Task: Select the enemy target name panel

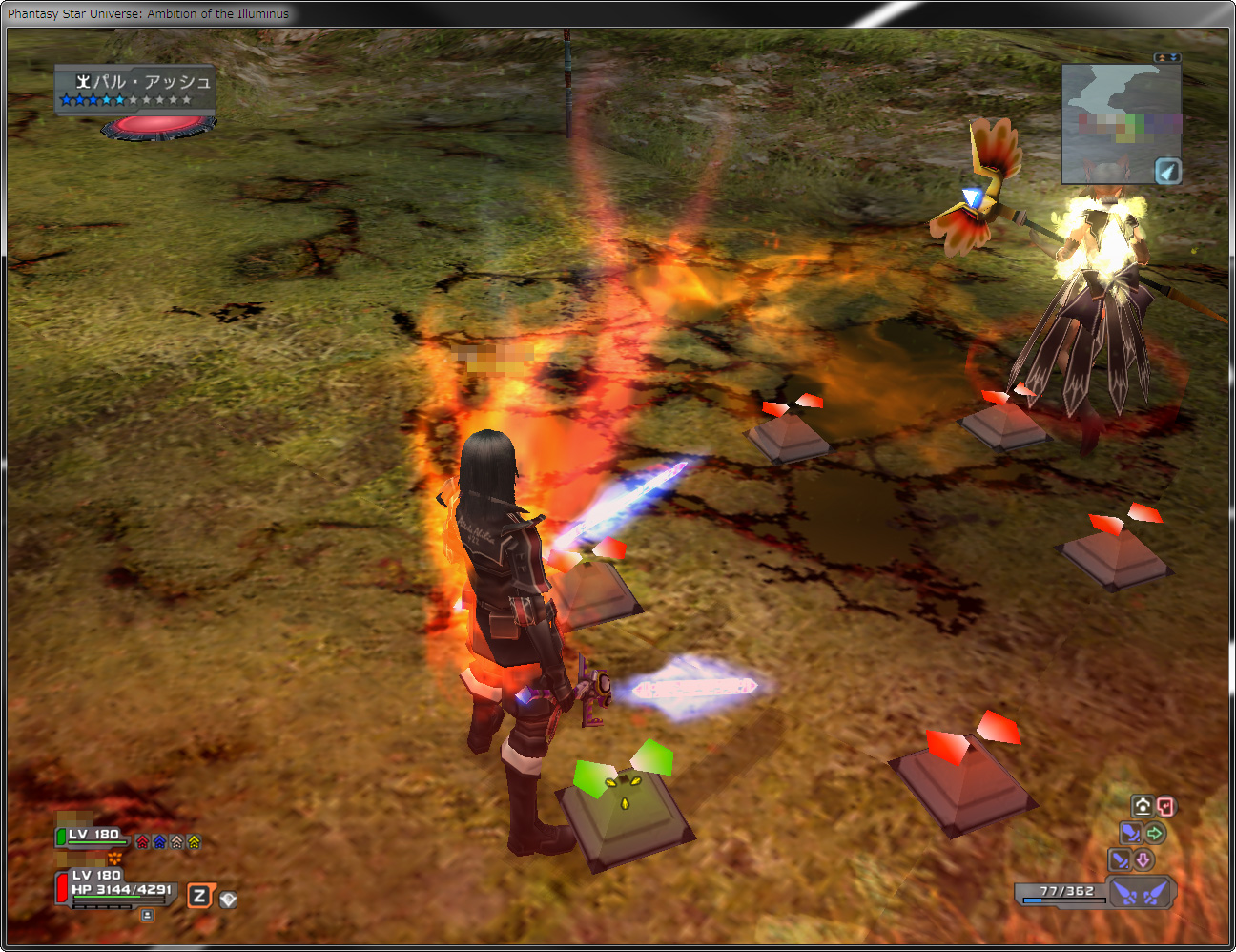Action: pyautogui.click(x=134, y=89)
